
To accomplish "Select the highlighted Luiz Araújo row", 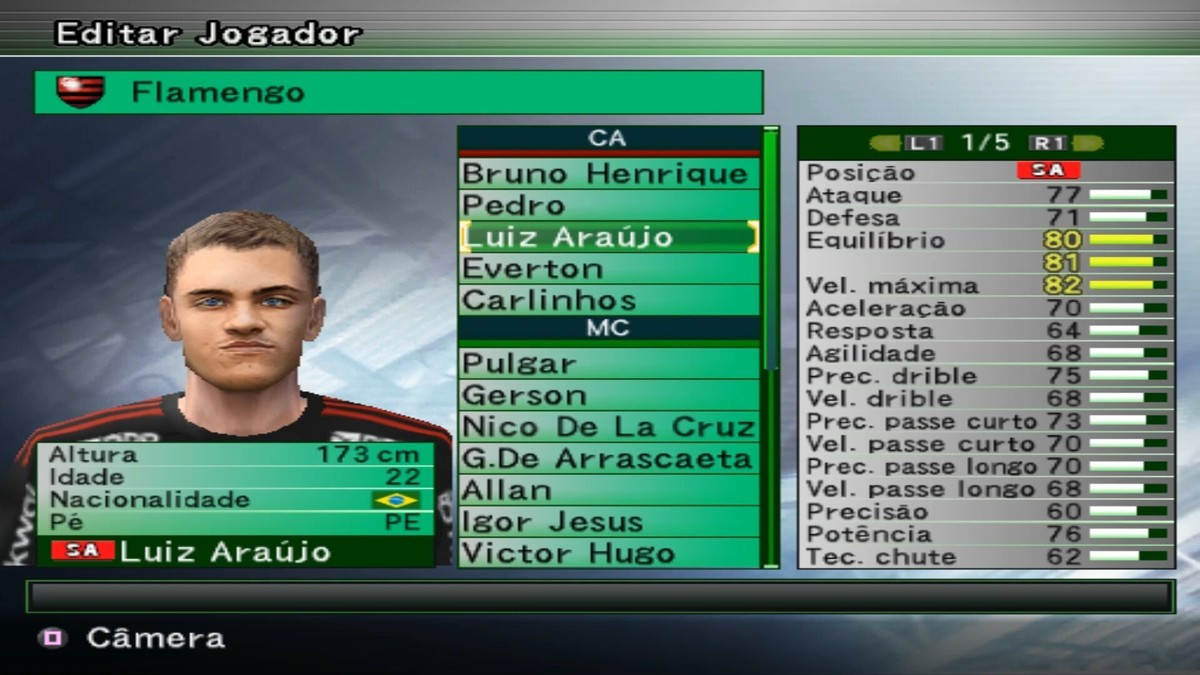I will click(607, 237).
